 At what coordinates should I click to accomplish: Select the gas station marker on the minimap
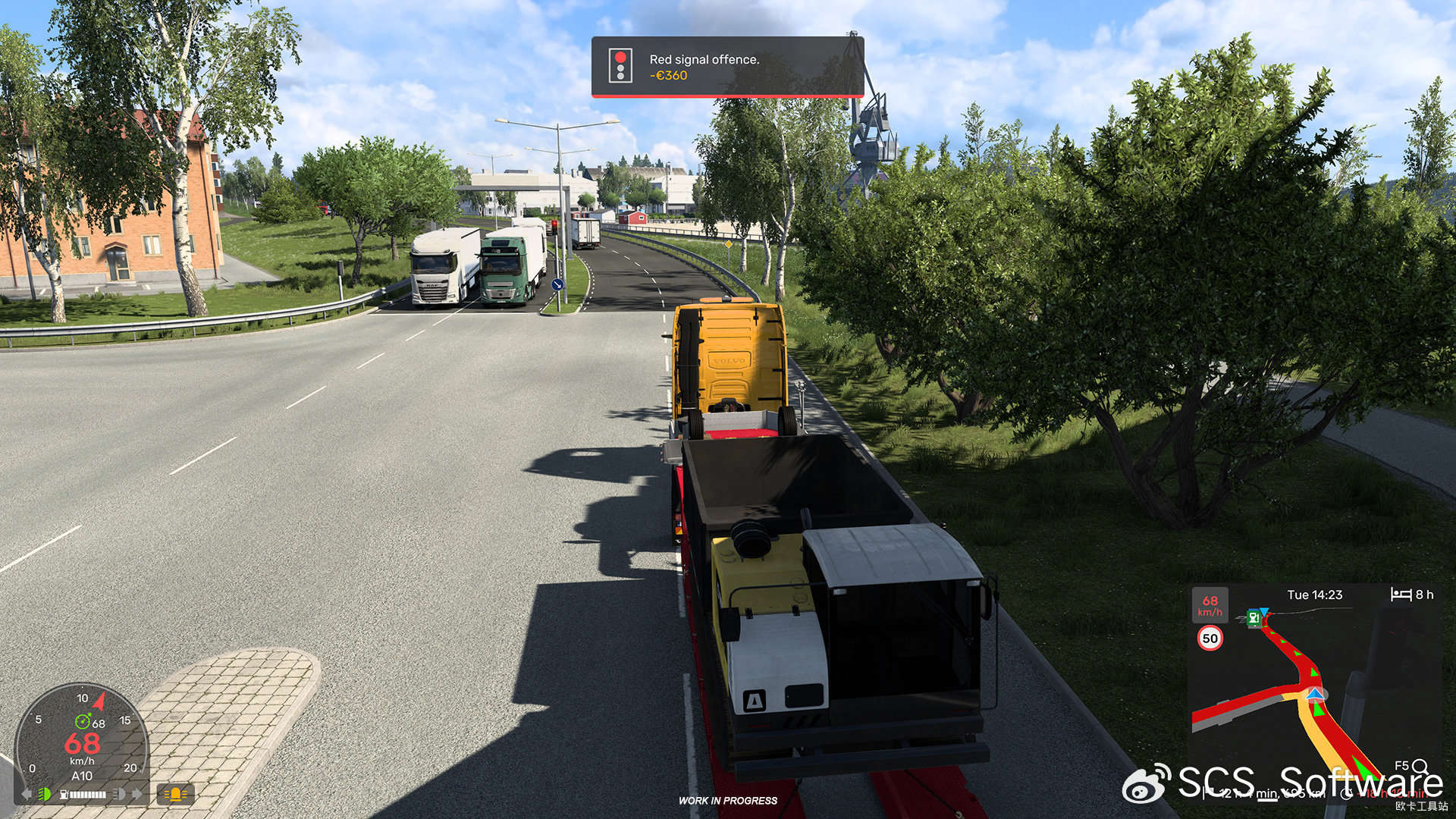1254,619
